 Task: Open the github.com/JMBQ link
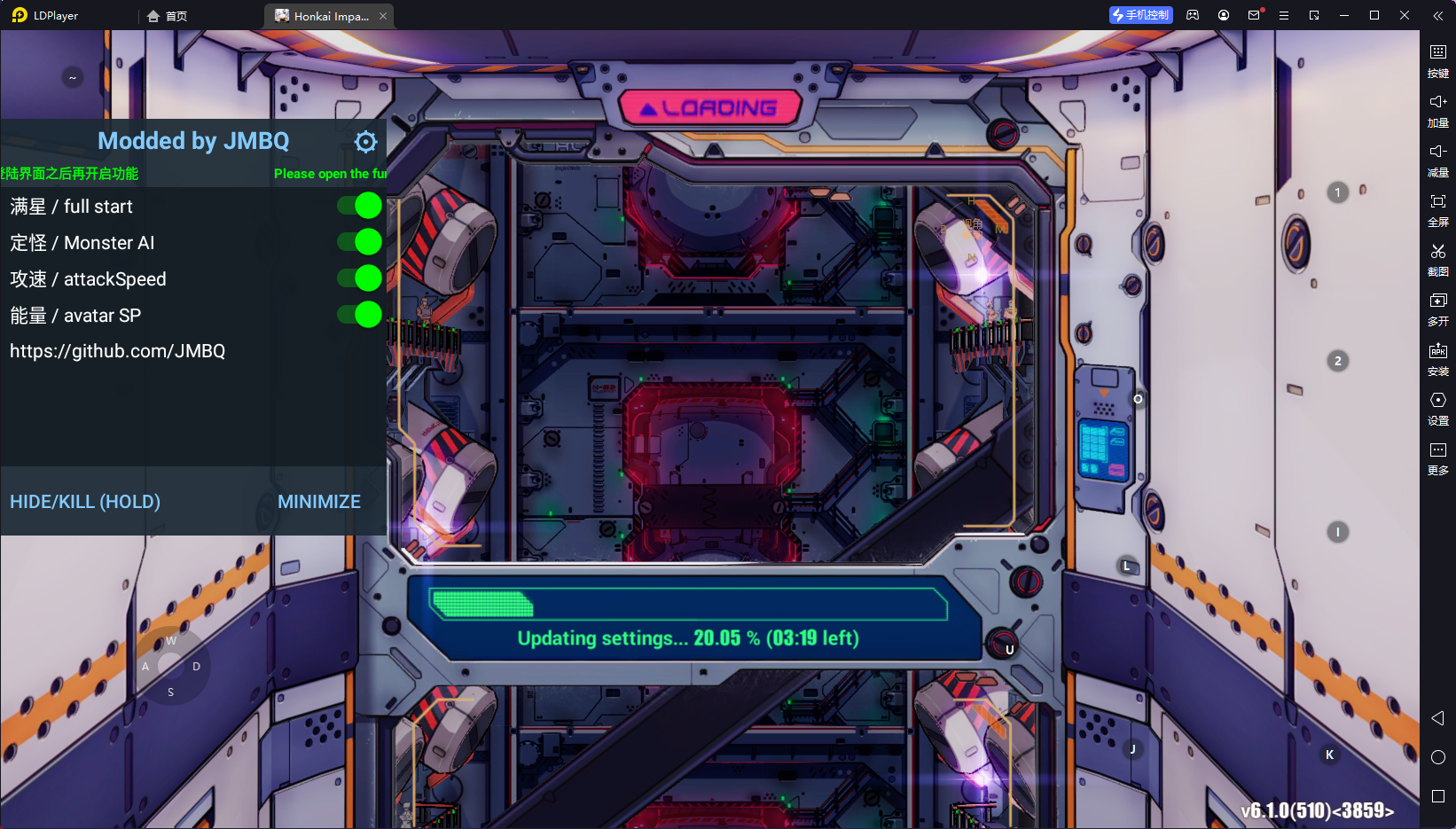(x=118, y=350)
